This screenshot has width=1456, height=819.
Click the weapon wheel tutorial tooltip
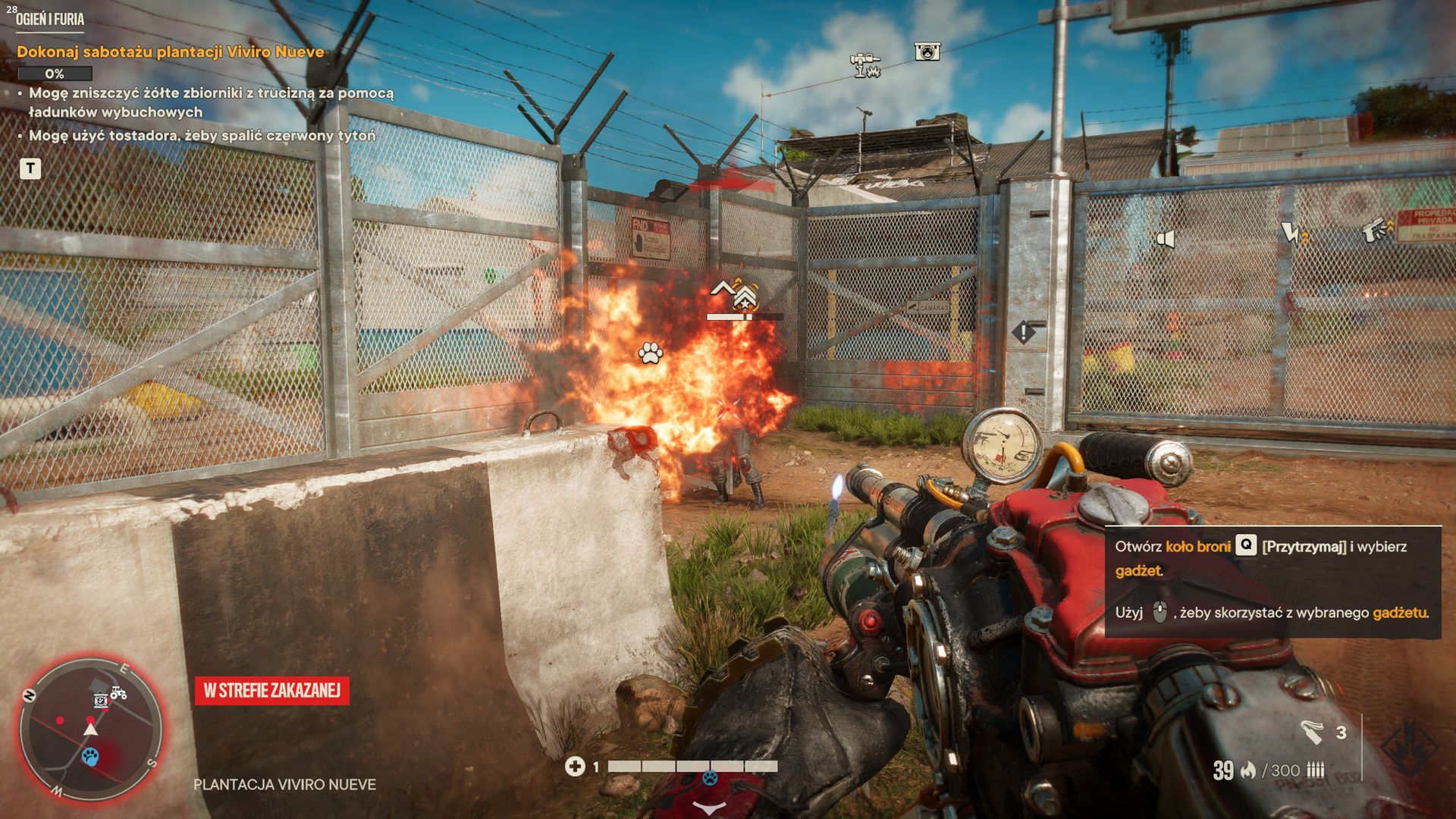pyautogui.click(x=1272, y=580)
